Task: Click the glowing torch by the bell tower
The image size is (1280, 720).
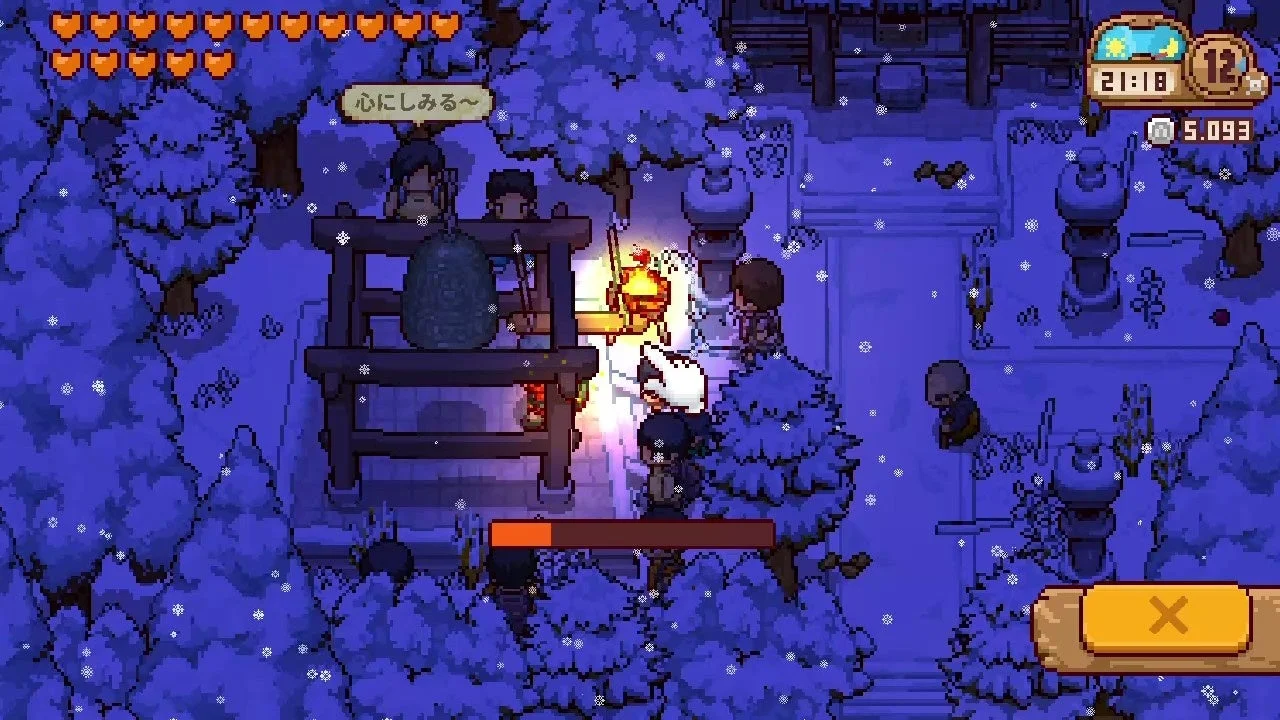Action: pos(641,289)
